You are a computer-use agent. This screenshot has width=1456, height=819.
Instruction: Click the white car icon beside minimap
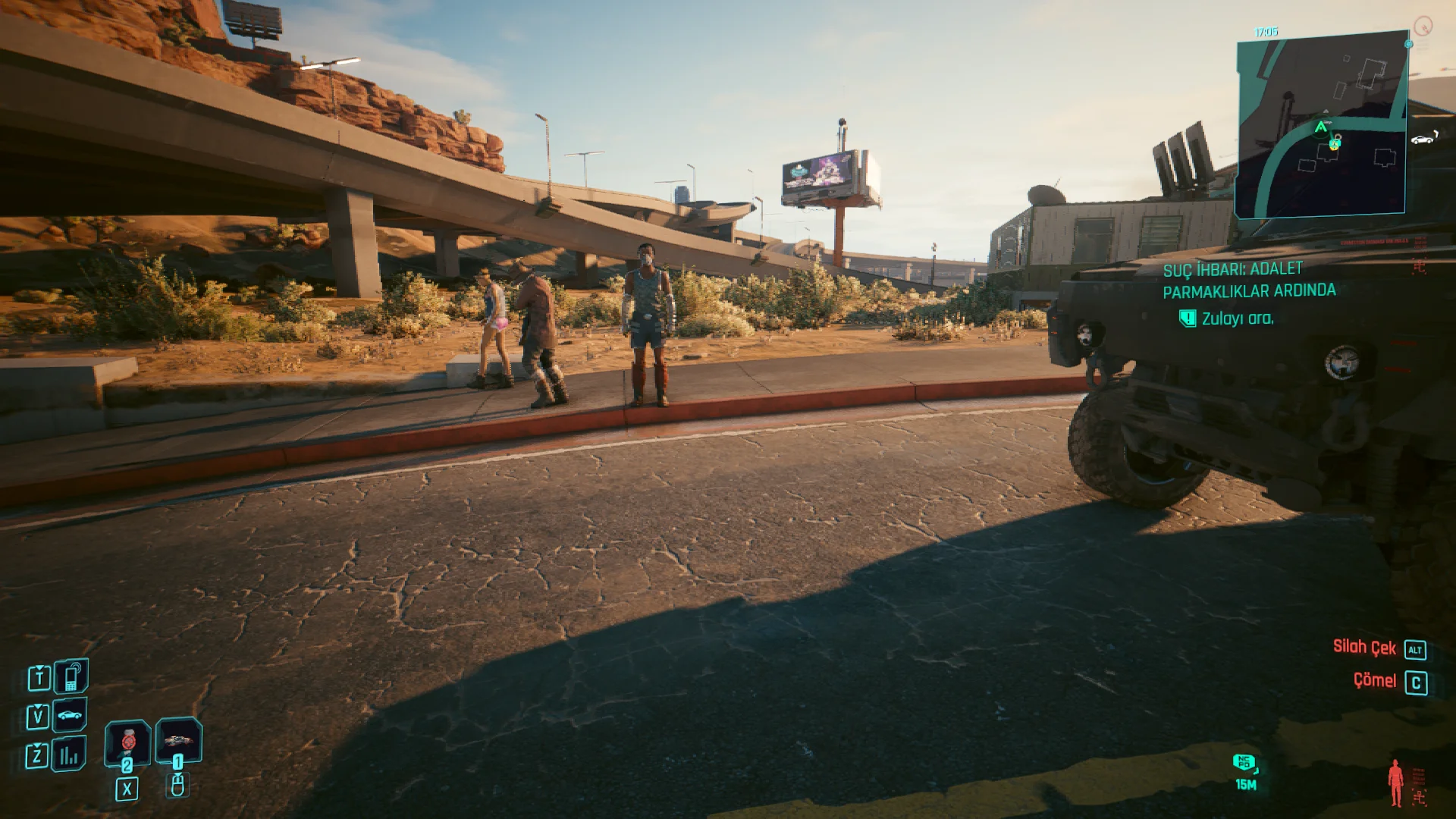coord(1423,139)
